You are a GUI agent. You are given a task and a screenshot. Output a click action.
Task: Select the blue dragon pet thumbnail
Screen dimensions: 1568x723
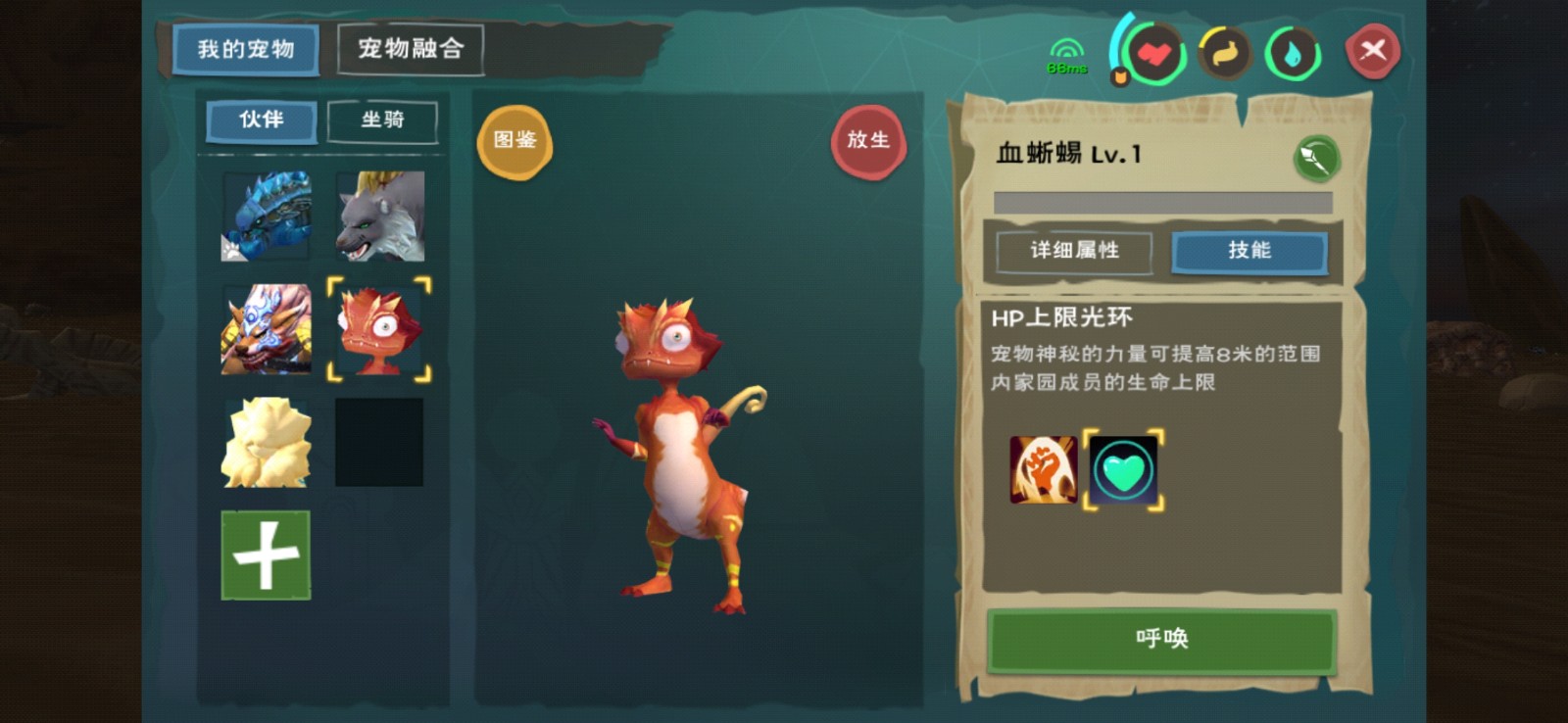[x=265, y=216]
